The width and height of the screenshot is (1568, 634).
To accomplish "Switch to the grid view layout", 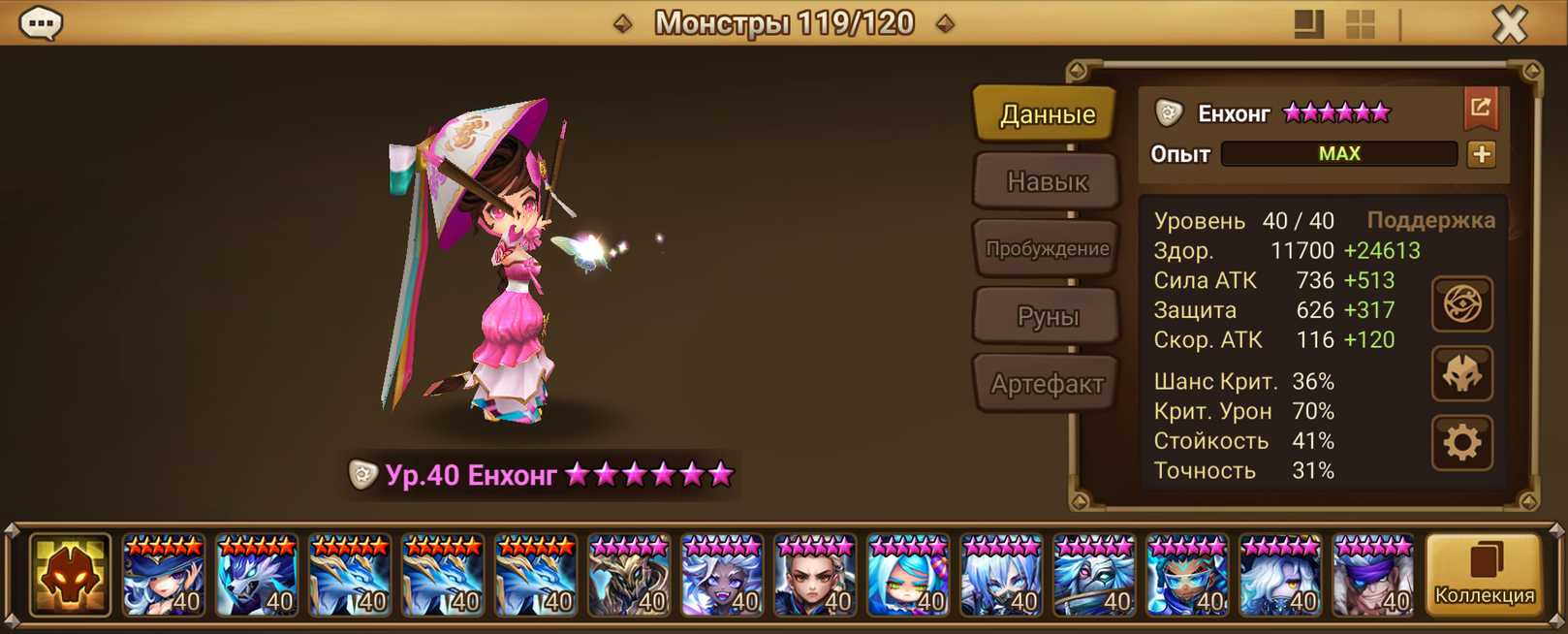I will pyautogui.click(x=1361, y=24).
